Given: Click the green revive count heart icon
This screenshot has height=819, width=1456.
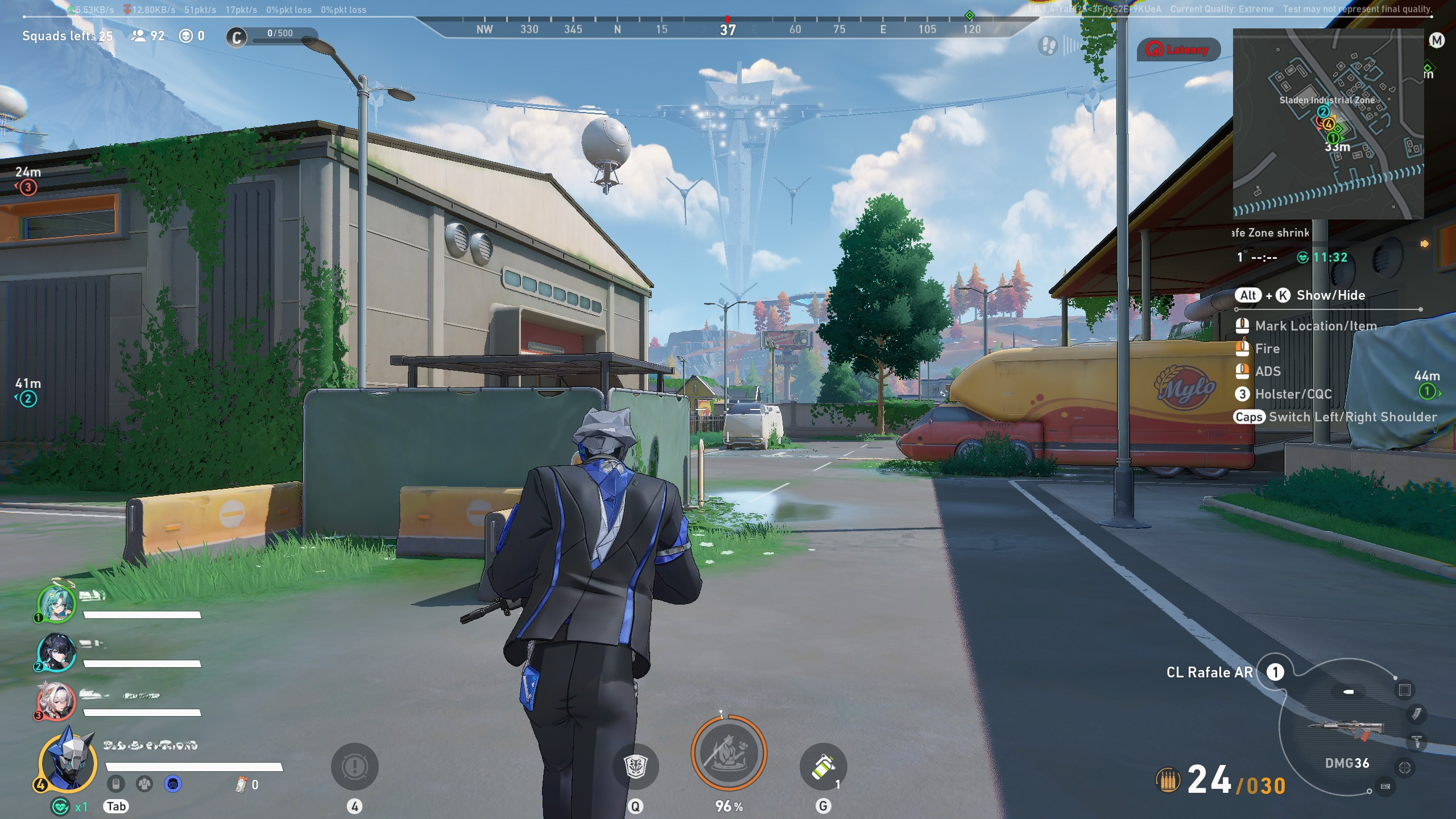Looking at the screenshot, I should [60, 806].
